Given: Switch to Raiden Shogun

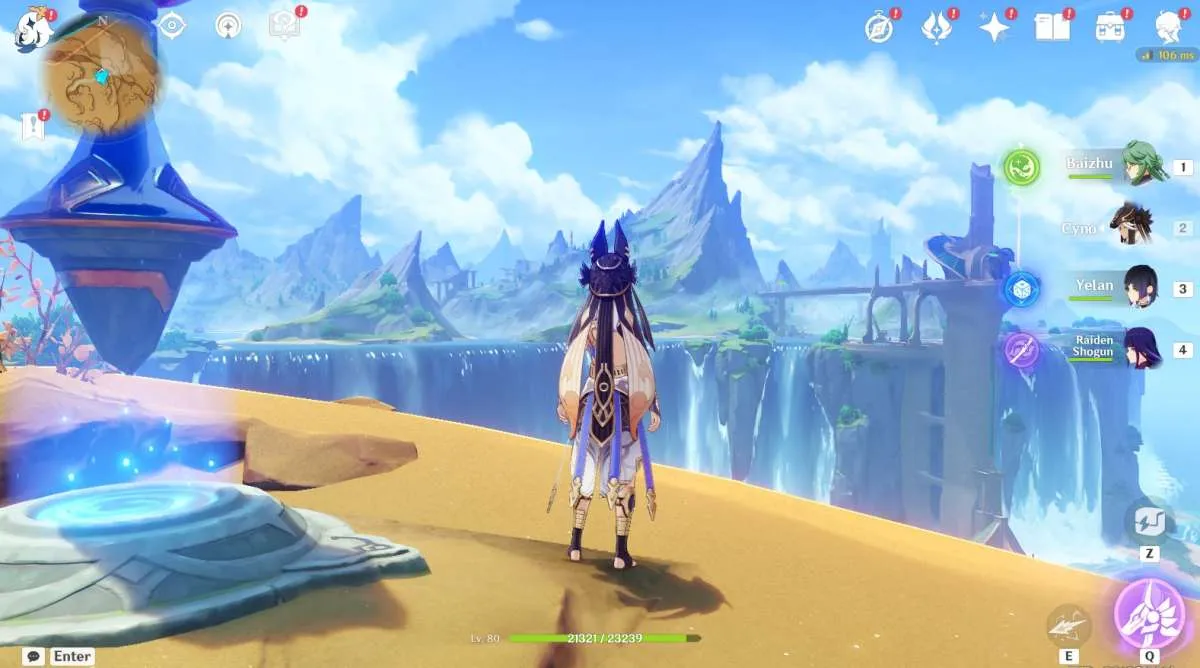Looking at the screenshot, I should [x=1140, y=349].
